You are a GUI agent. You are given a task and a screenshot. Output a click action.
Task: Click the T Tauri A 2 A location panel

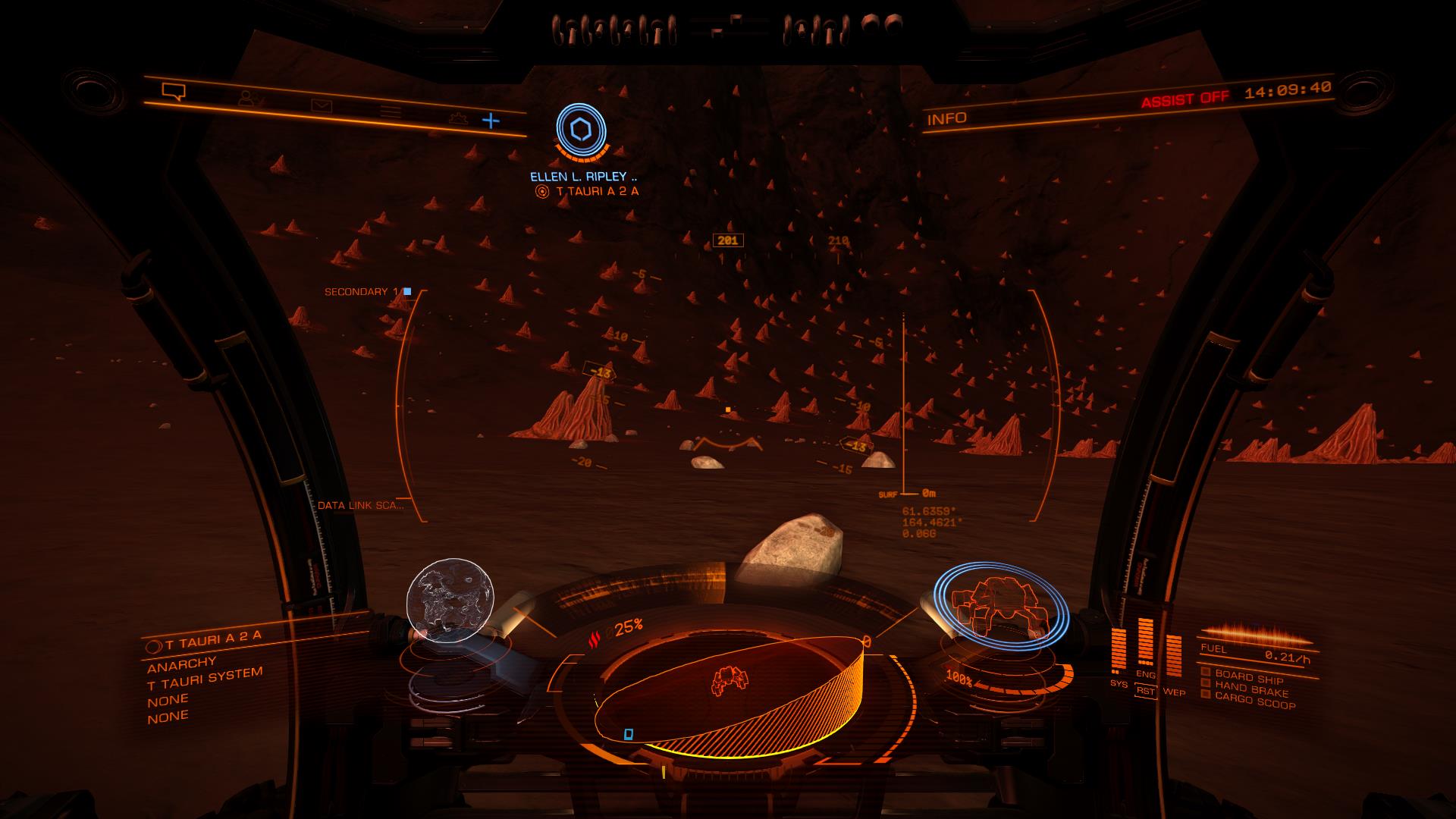click(213, 638)
